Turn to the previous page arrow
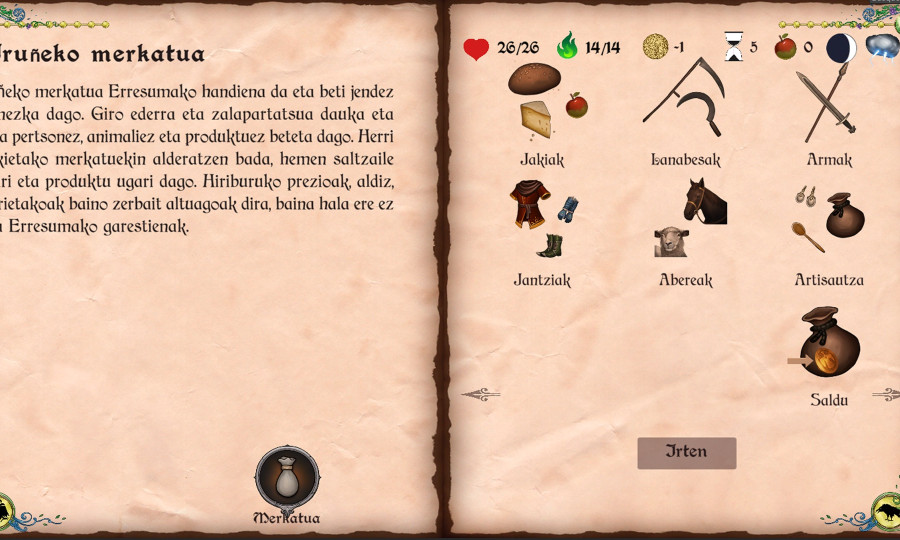900x540 pixels. (480, 395)
